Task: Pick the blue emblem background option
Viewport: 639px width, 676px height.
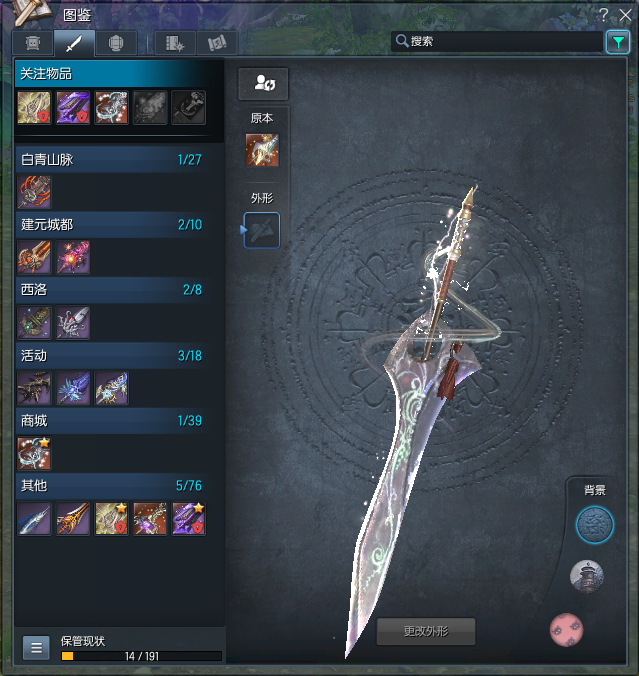Action: point(594,524)
